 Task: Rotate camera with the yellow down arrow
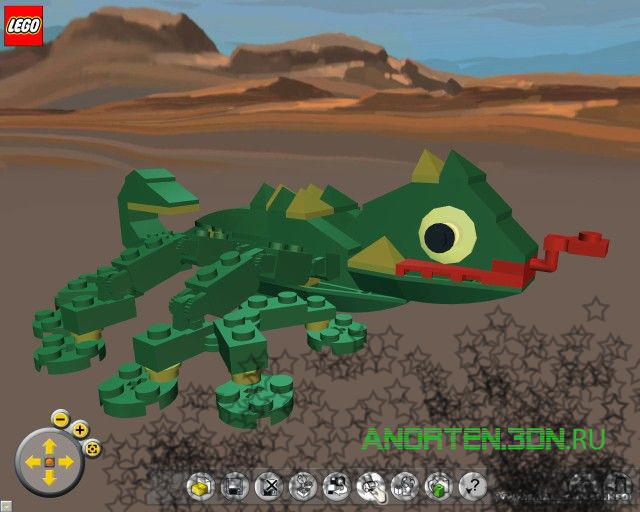pos(49,478)
